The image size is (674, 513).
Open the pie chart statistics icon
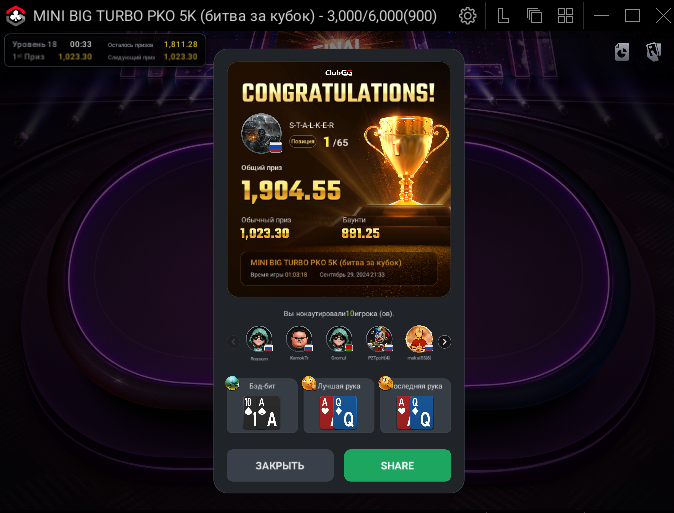coord(622,52)
